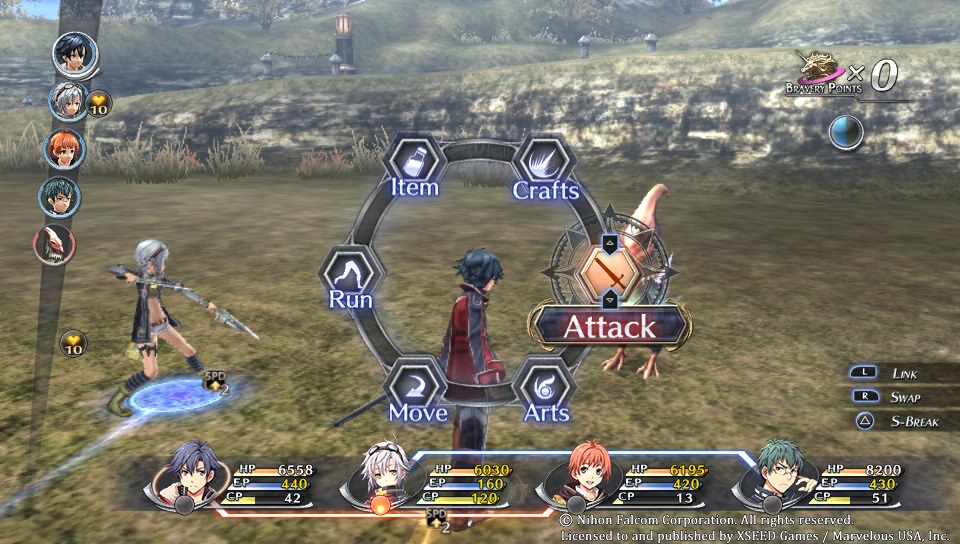Select the Attack command

pyautogui.click(x=609, y=326)
